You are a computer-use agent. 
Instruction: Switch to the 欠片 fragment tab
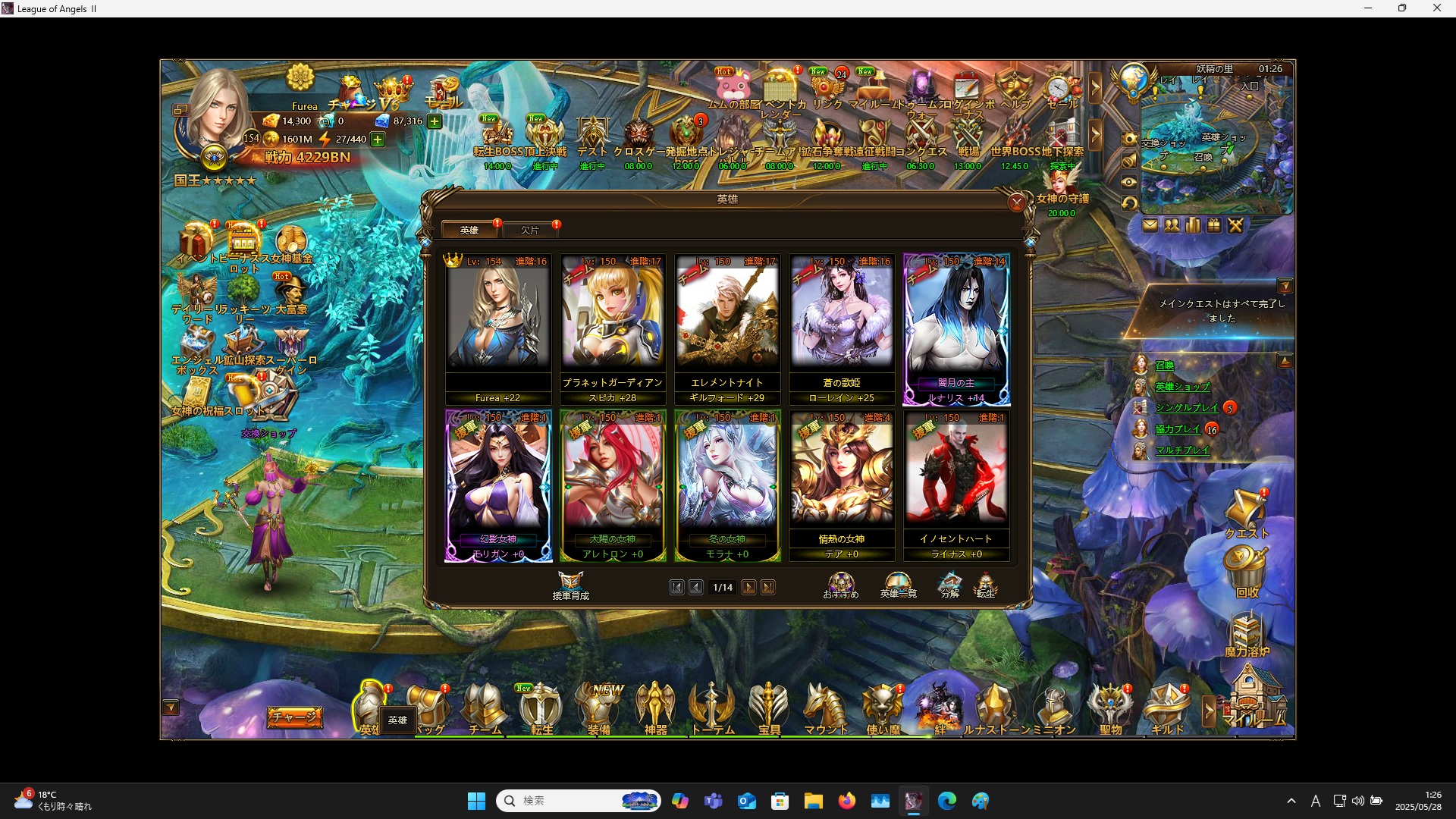532,229
